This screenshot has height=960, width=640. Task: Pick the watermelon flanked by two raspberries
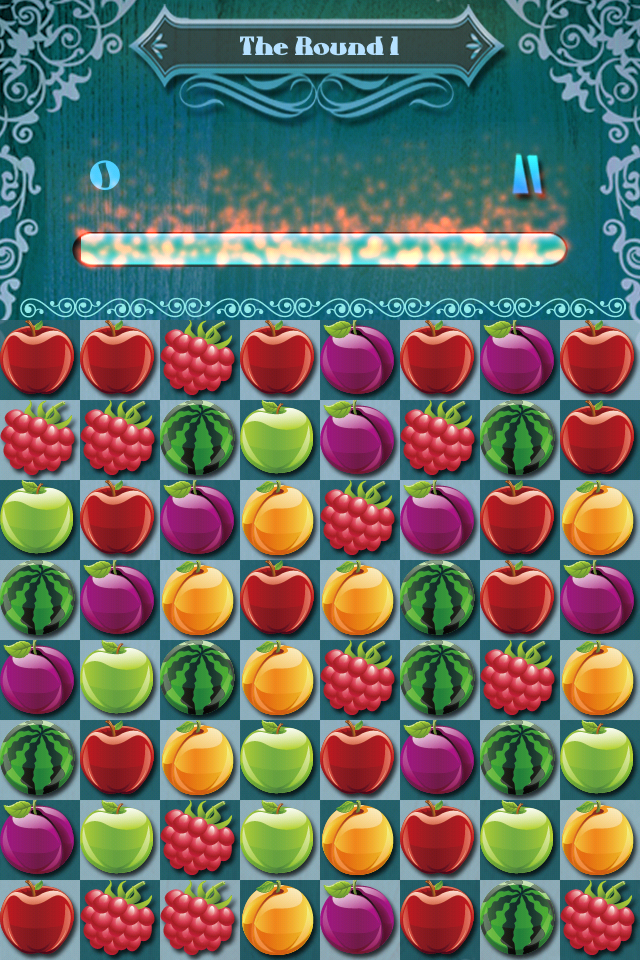438,678
